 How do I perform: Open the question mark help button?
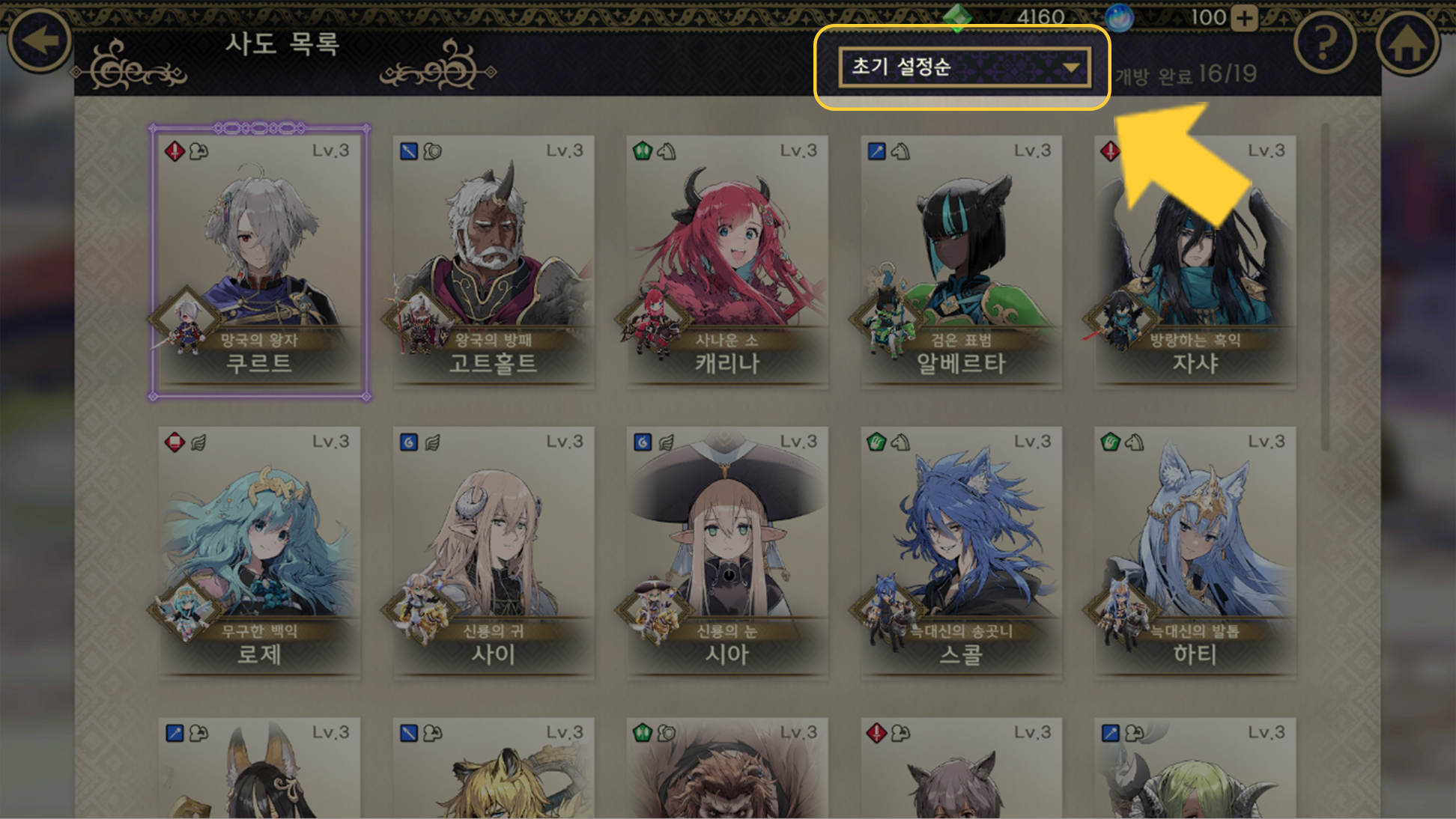[x=1324, y=44]
